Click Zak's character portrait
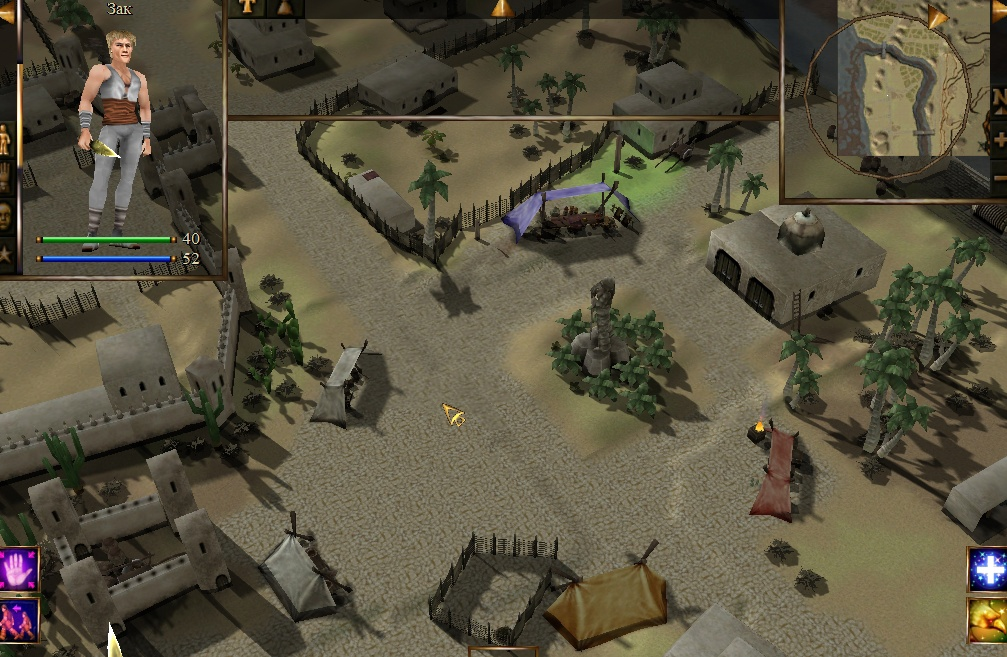 (113, 130)
